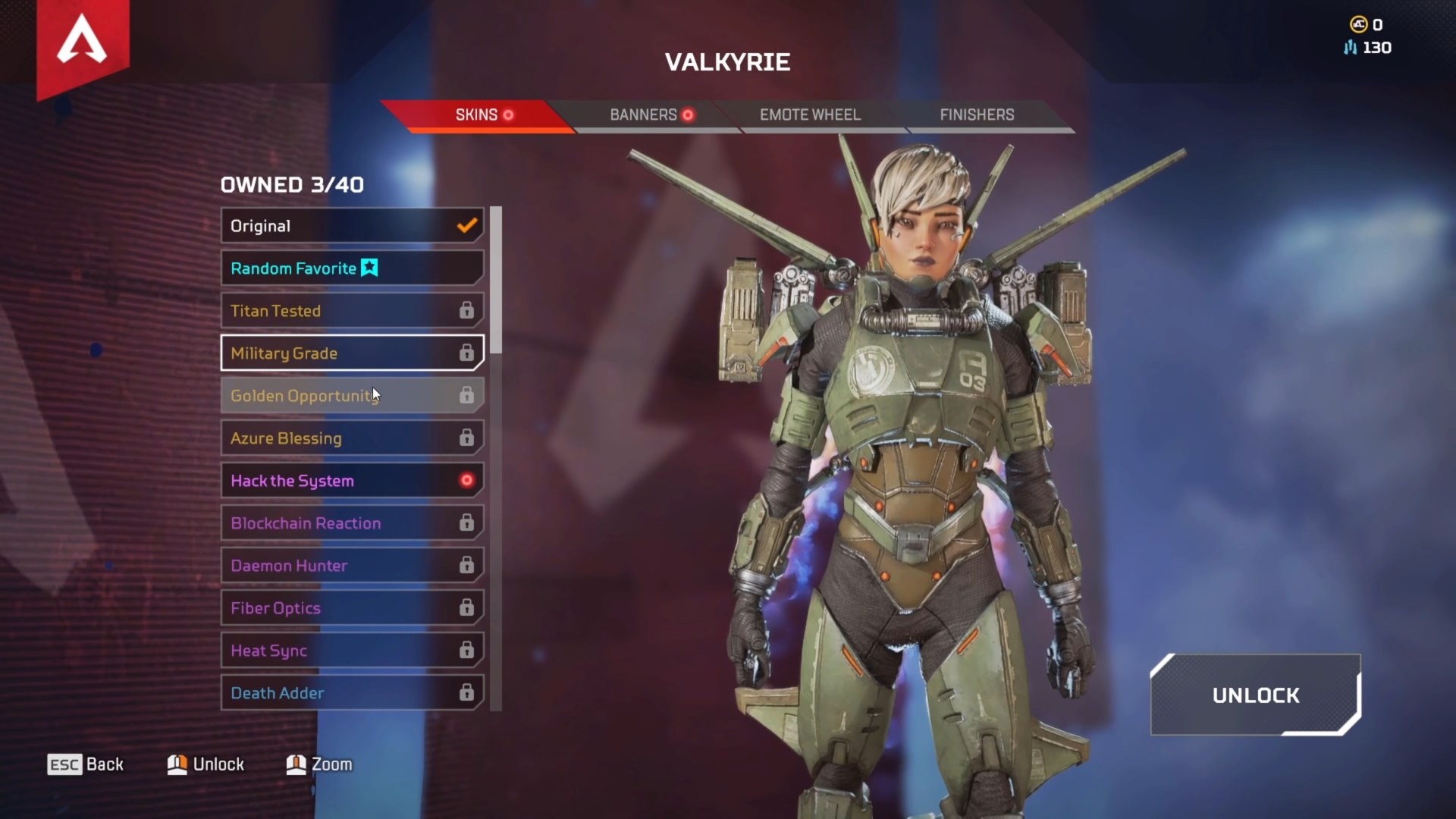Preview the Golden Opportunity skin

coord(352,396)
